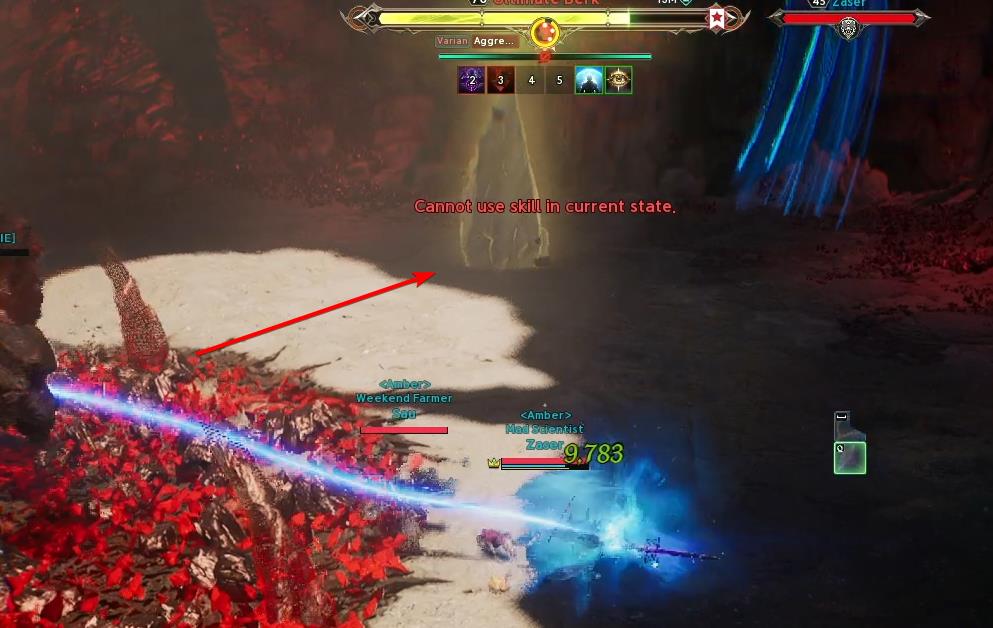Select Zaser's party frame emblem
The width and height of the screenshot is (993, 628).
[849, 27]
